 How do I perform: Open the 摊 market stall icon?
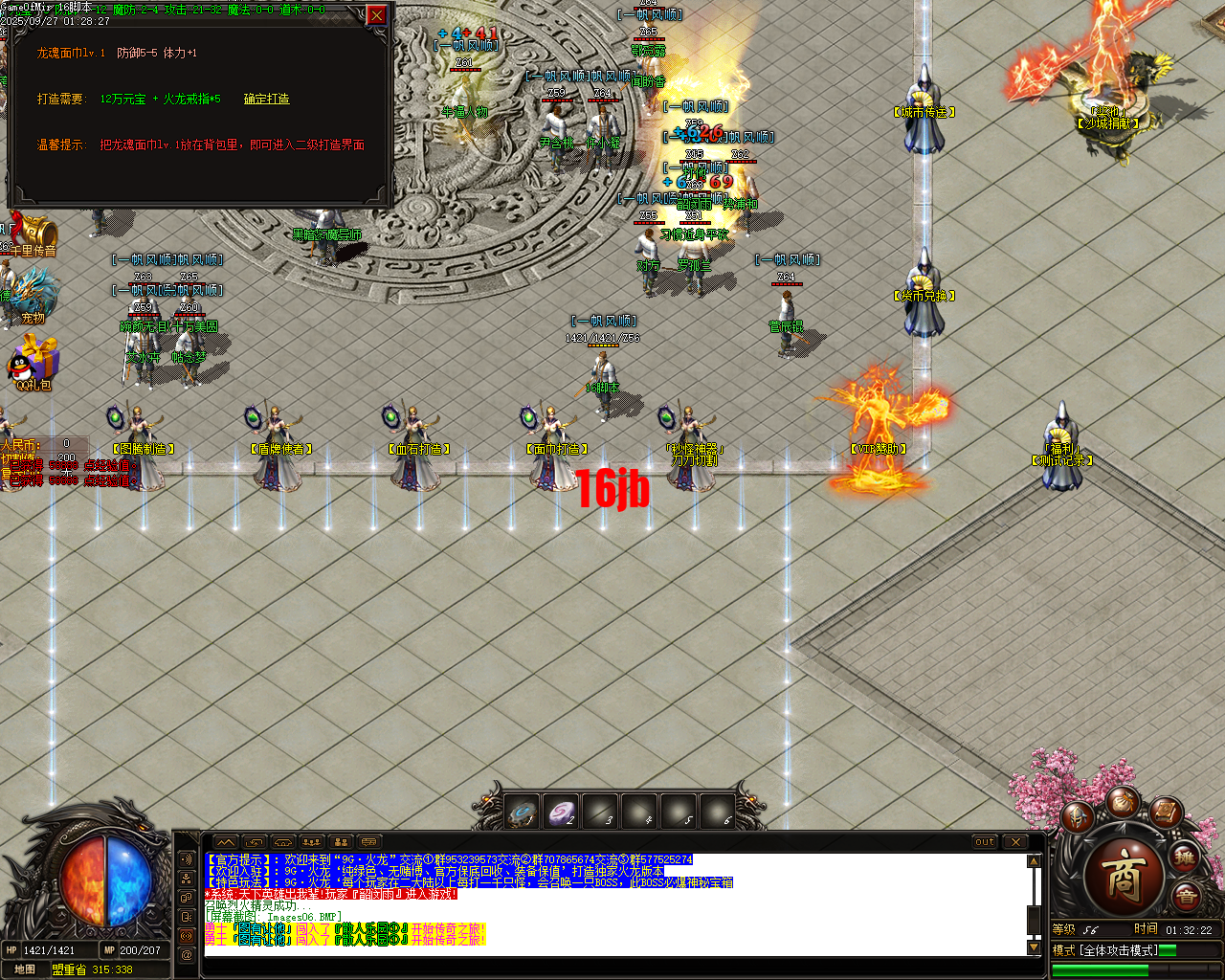click(1185, 857)
